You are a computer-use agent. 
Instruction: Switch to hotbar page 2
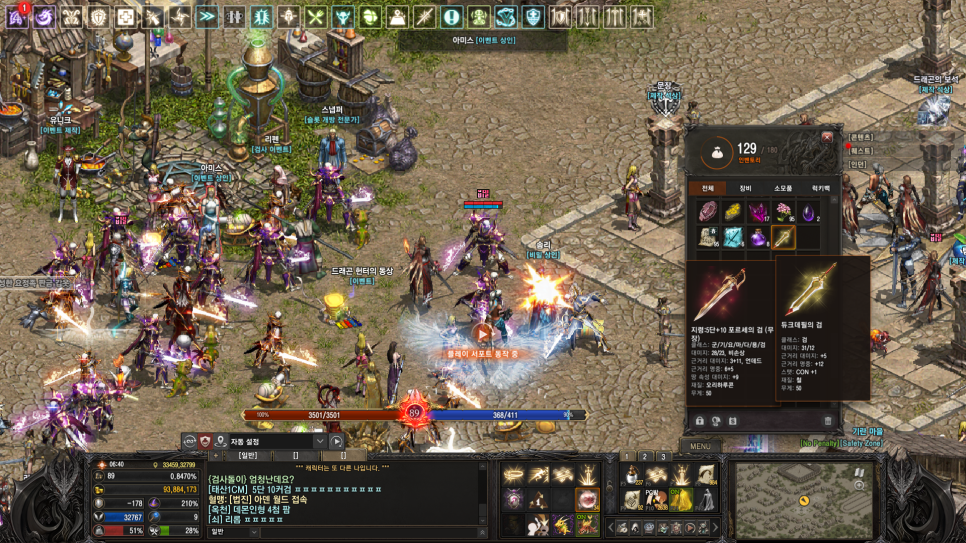[645, 456]
